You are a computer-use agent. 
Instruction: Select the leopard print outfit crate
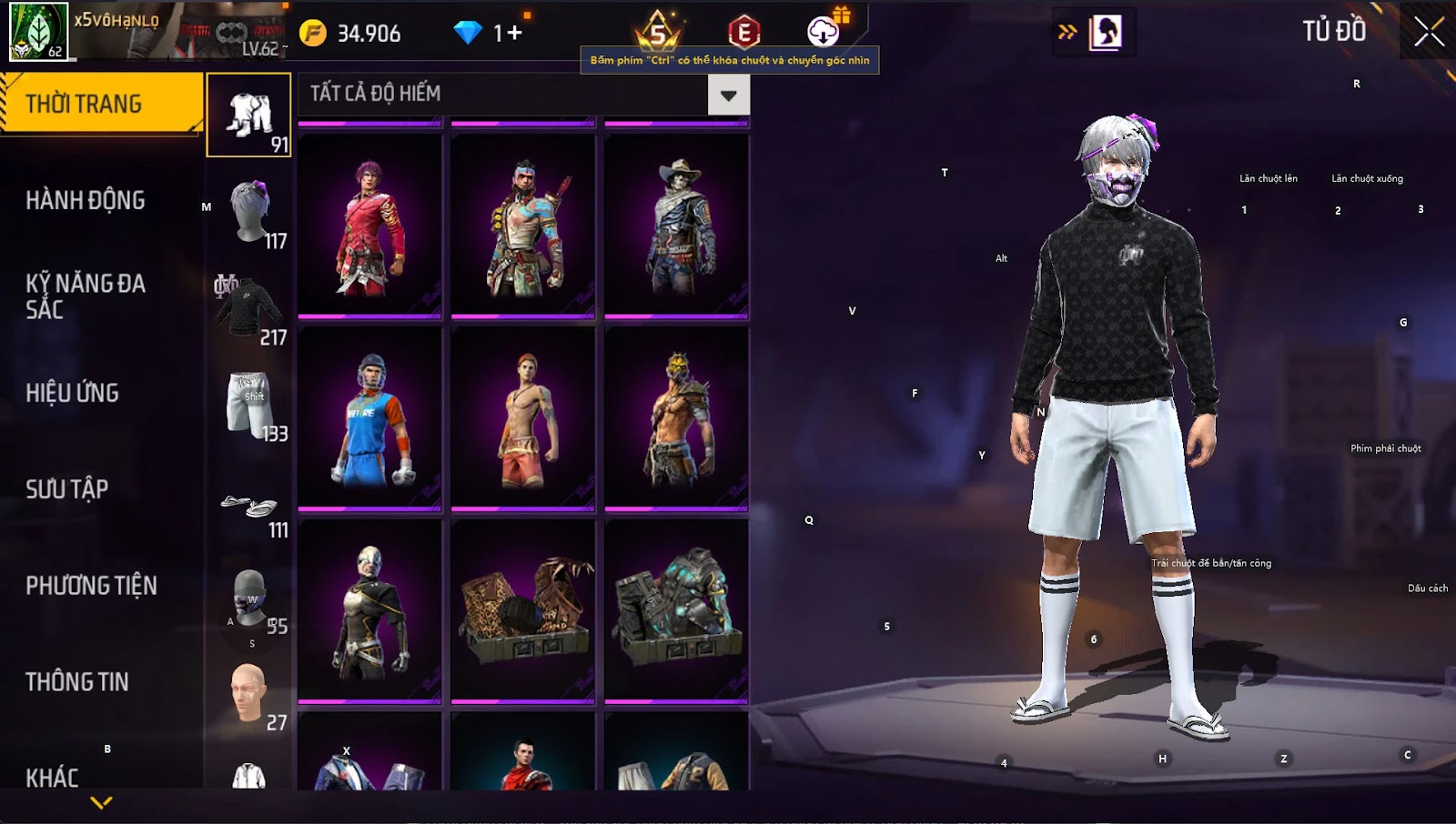pyautogui.click(x=522, y=611)
